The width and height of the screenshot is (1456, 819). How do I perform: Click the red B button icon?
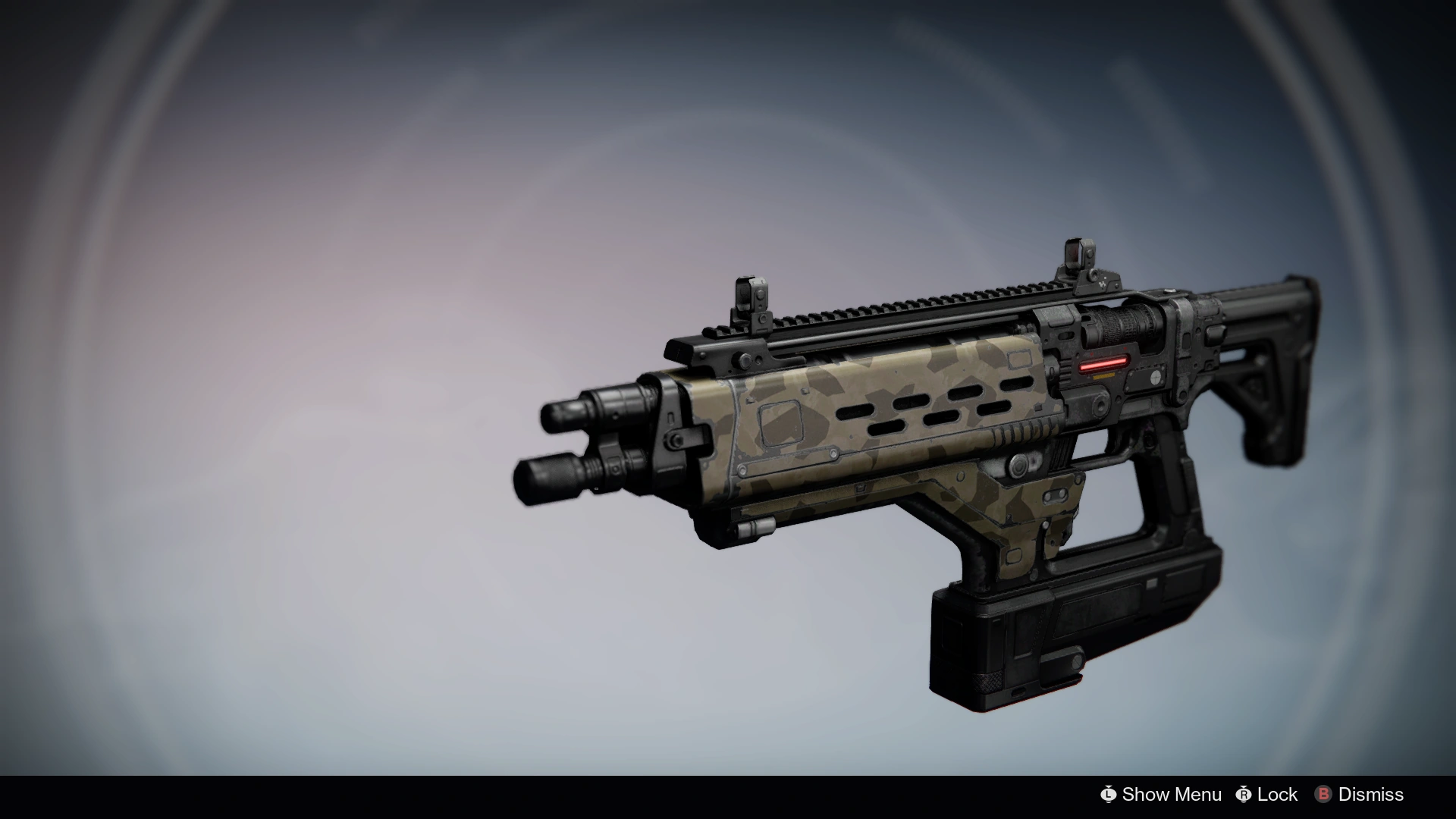[x=1323, y=794]
